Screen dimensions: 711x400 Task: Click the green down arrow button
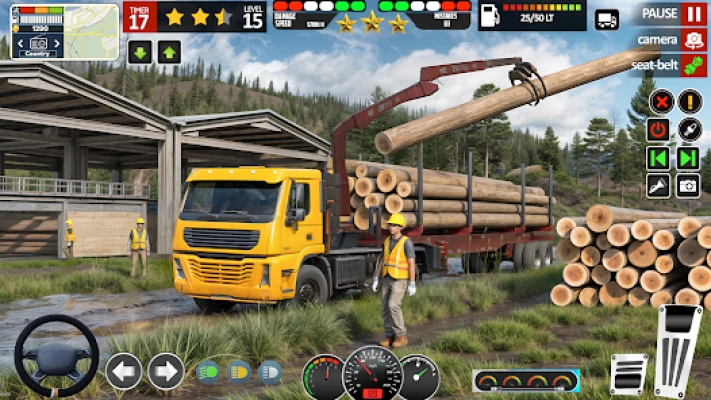[139, 53]
